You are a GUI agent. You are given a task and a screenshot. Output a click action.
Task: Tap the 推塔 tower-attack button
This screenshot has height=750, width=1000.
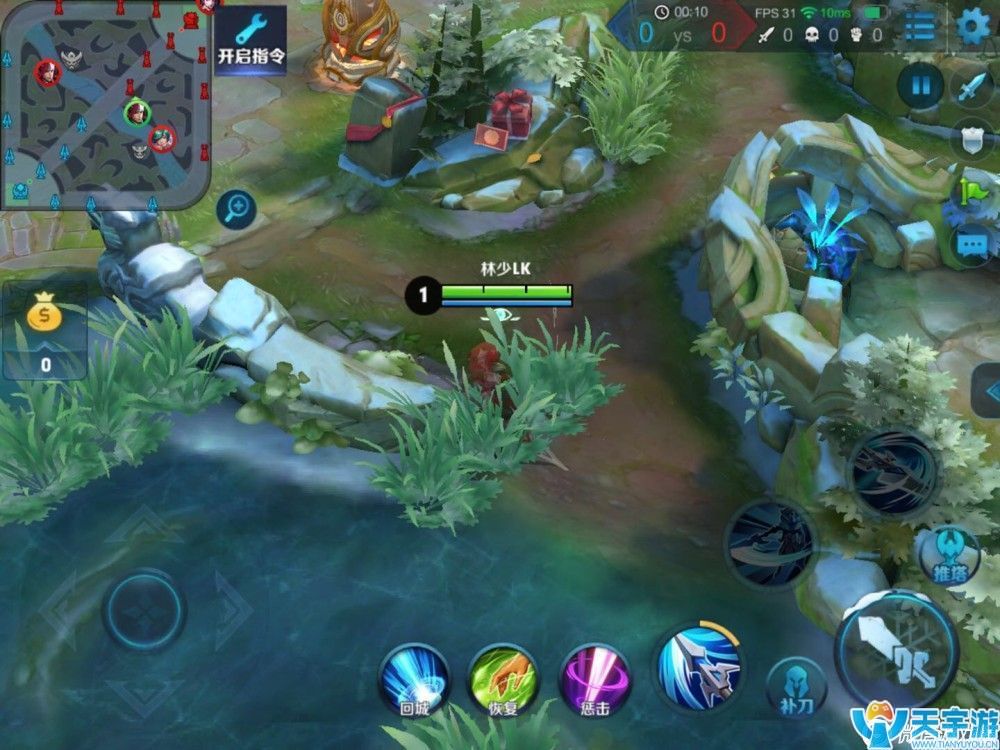[947, 556]
